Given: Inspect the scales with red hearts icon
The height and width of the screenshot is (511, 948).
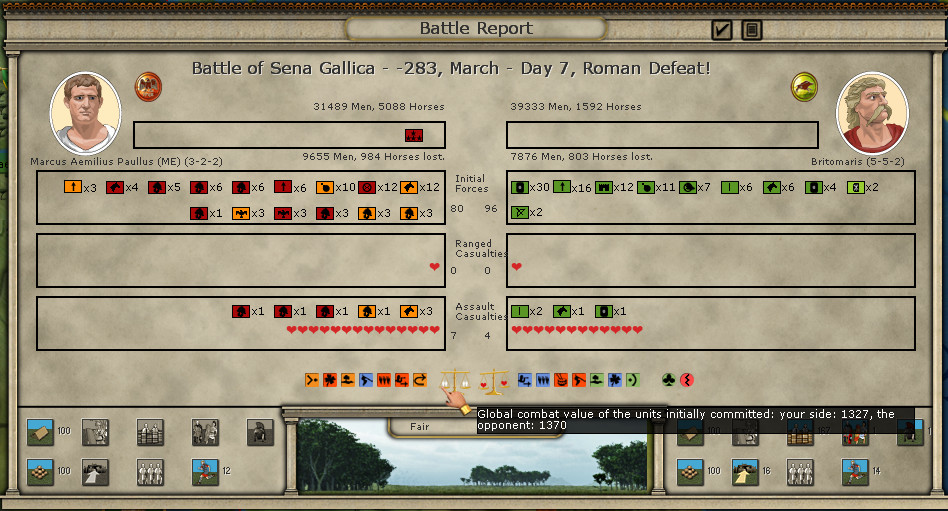Looking at the screenshot, I should coord(494,381).
